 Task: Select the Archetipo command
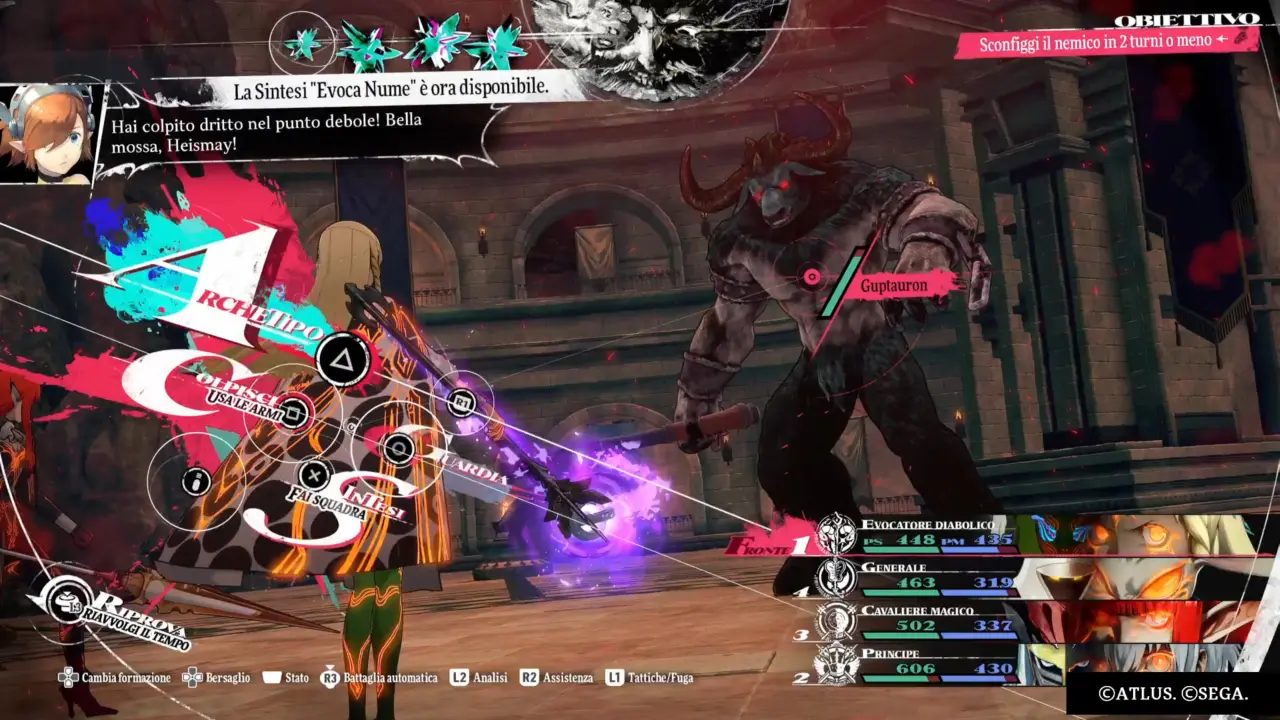[343, 359]
